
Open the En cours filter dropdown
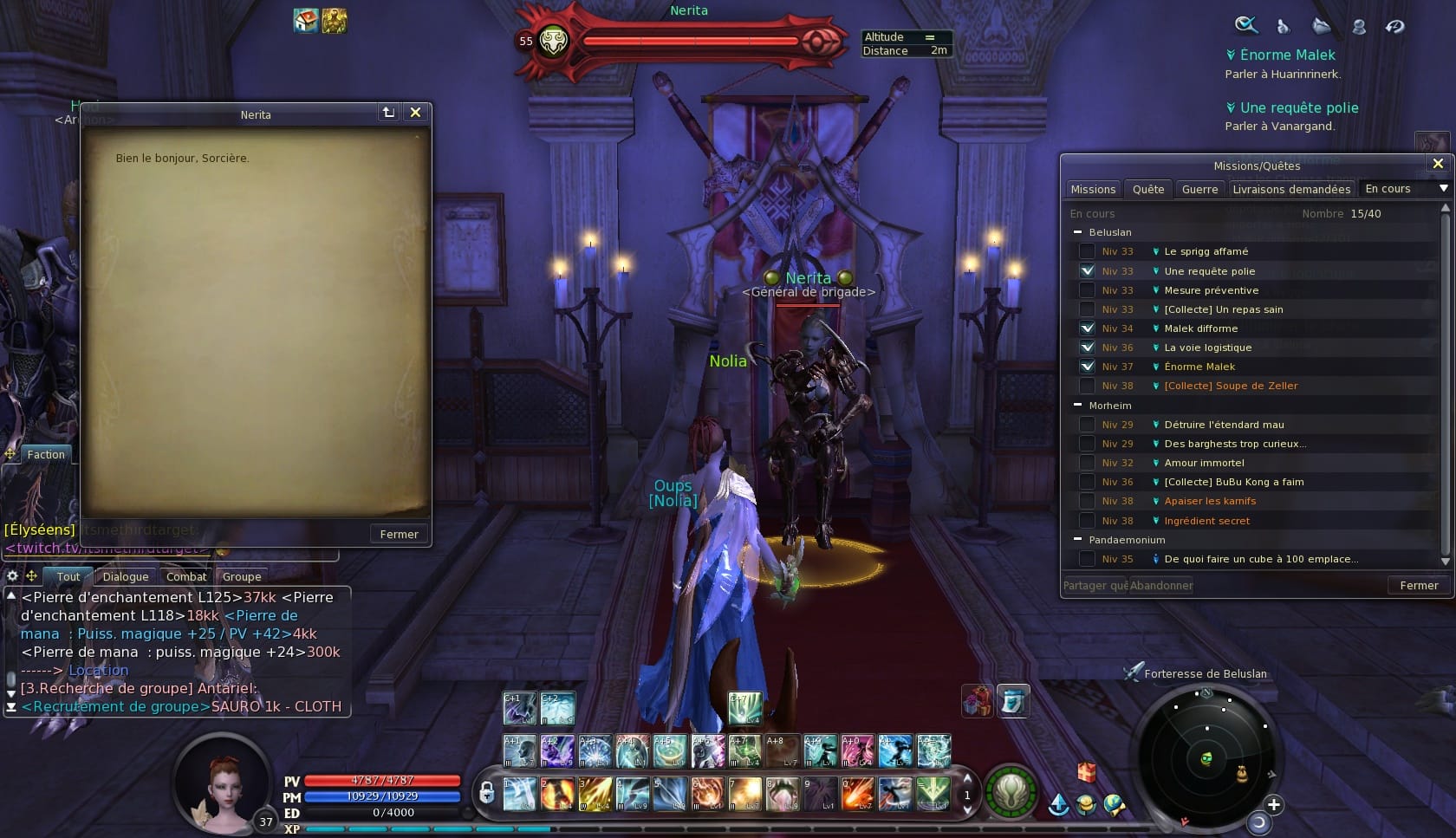[1443, 189]
